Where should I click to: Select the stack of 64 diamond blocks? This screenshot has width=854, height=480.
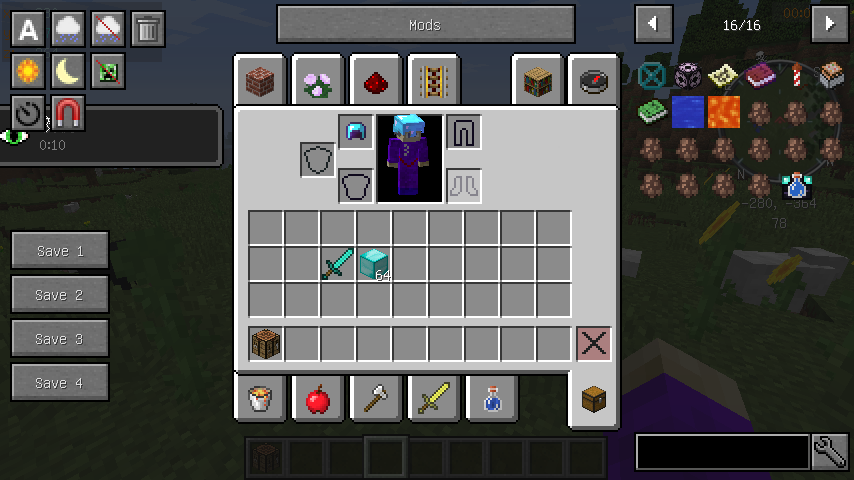(x=374, y=264)
